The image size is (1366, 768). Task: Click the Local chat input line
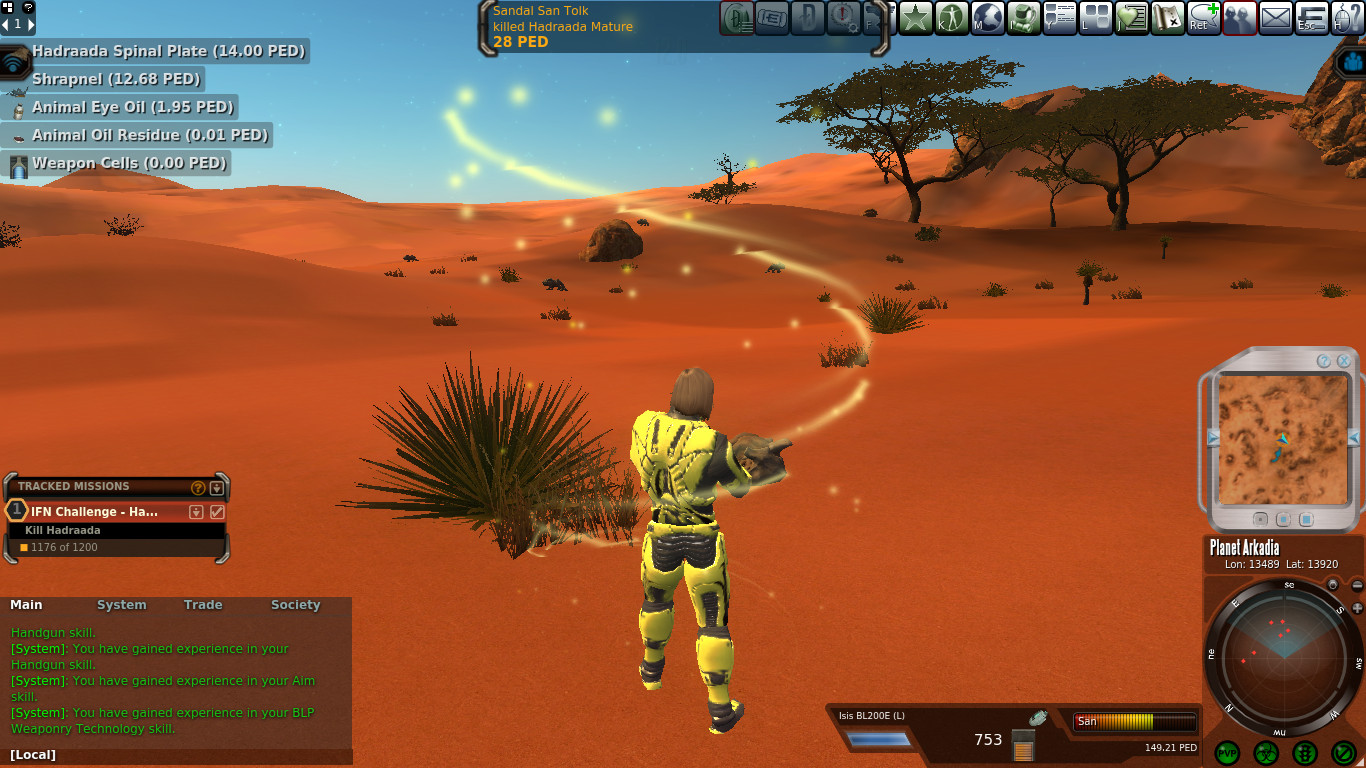[180, 755]
